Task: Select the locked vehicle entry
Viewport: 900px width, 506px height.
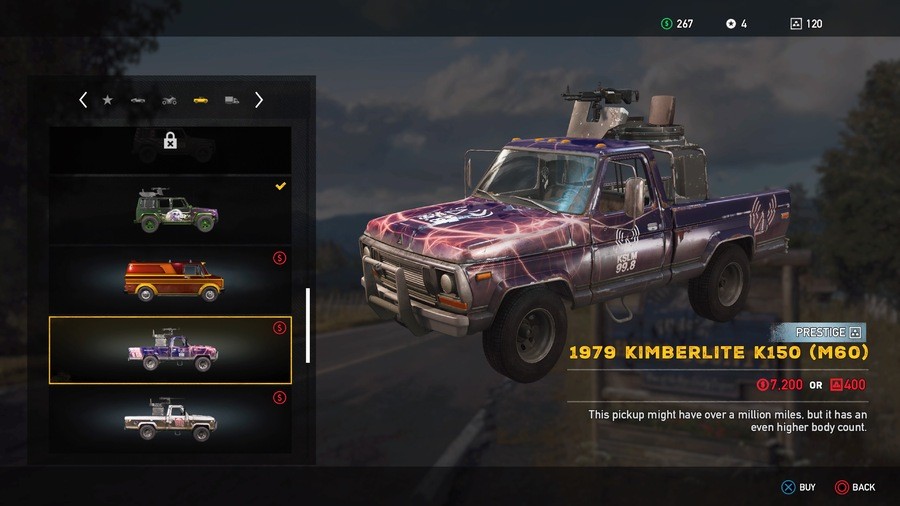Action: 170,146
